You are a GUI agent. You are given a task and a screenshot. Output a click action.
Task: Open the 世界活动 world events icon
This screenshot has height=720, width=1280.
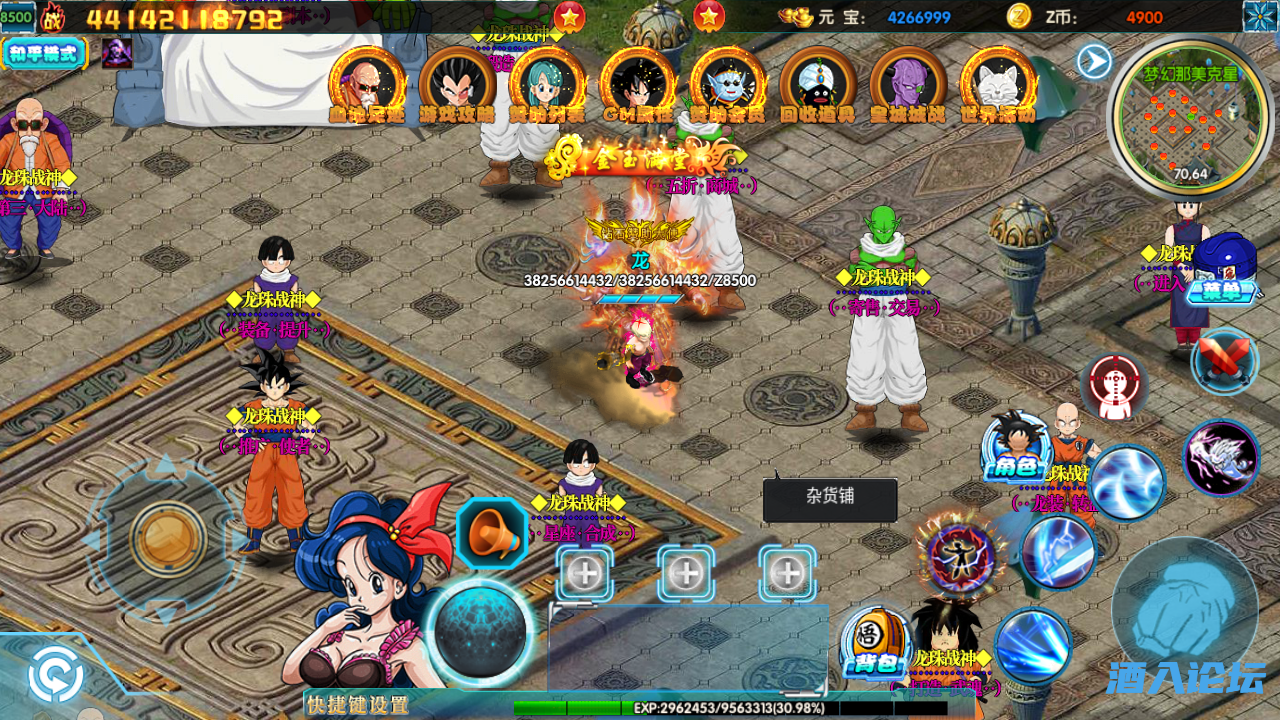tap(997, 85)
